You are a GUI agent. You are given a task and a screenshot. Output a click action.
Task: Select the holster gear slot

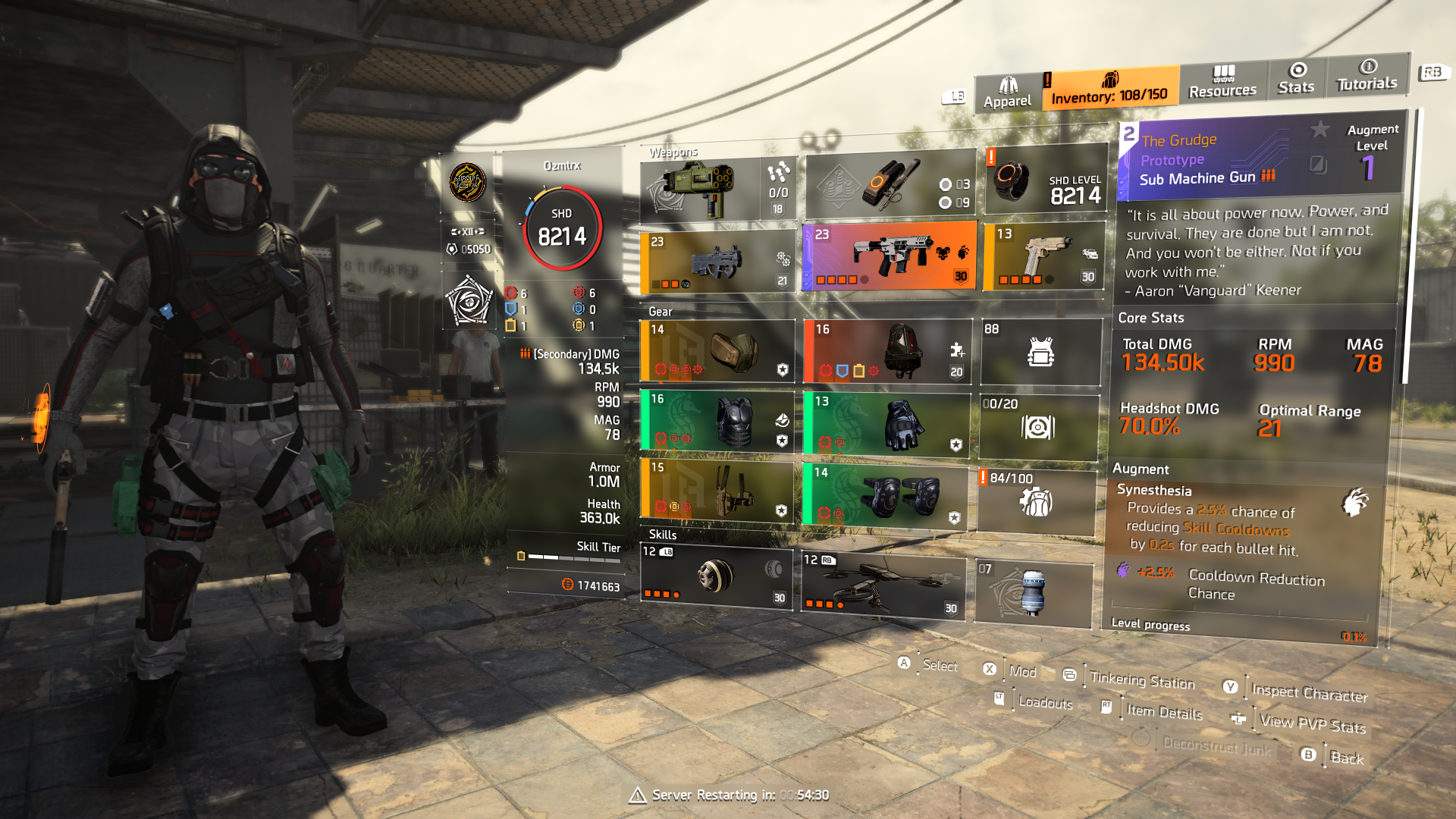click(x=717, y=490)
